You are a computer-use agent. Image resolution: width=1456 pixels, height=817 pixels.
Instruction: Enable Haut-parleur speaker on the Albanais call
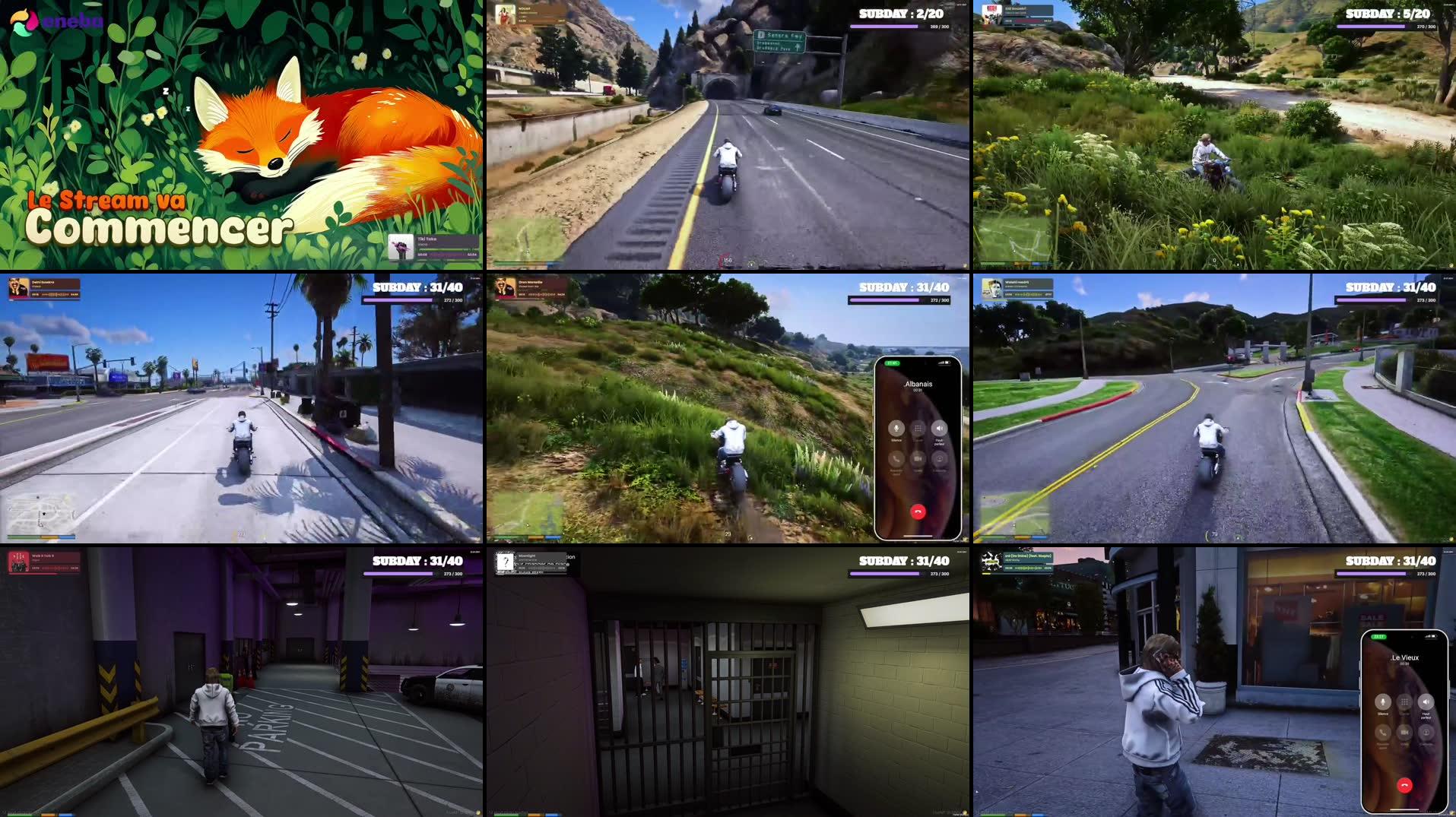click(x=940, y=428)
